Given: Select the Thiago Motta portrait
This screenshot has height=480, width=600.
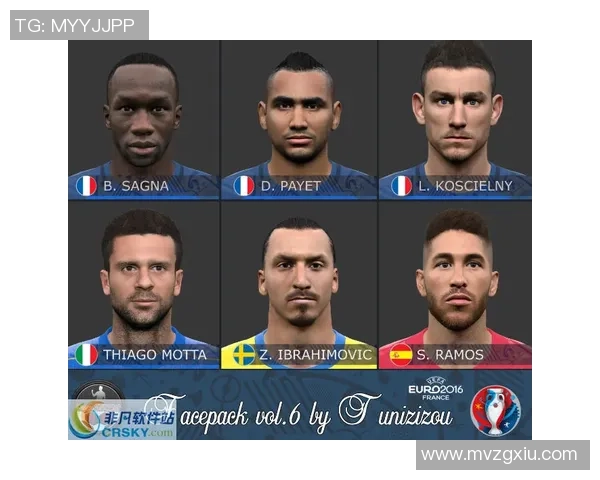Looking at the screenshot, I should 143,285.
